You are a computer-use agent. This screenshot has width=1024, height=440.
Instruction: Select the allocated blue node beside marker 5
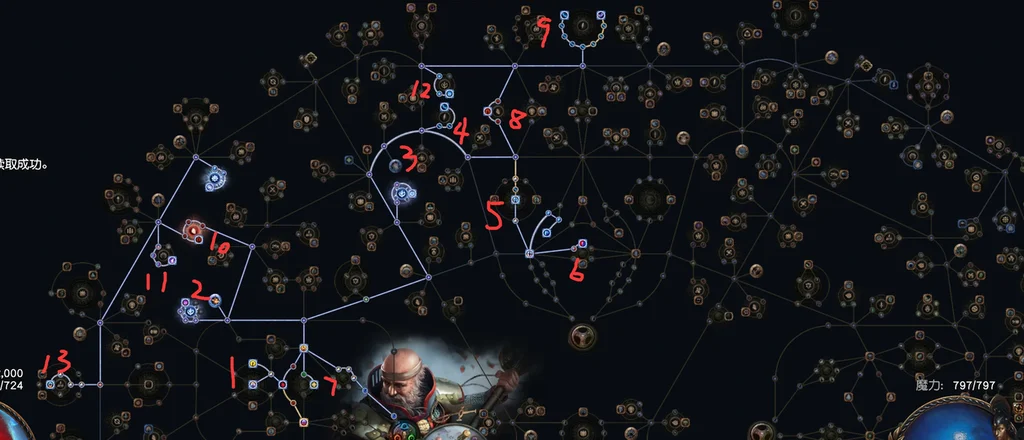pos(515,200)
